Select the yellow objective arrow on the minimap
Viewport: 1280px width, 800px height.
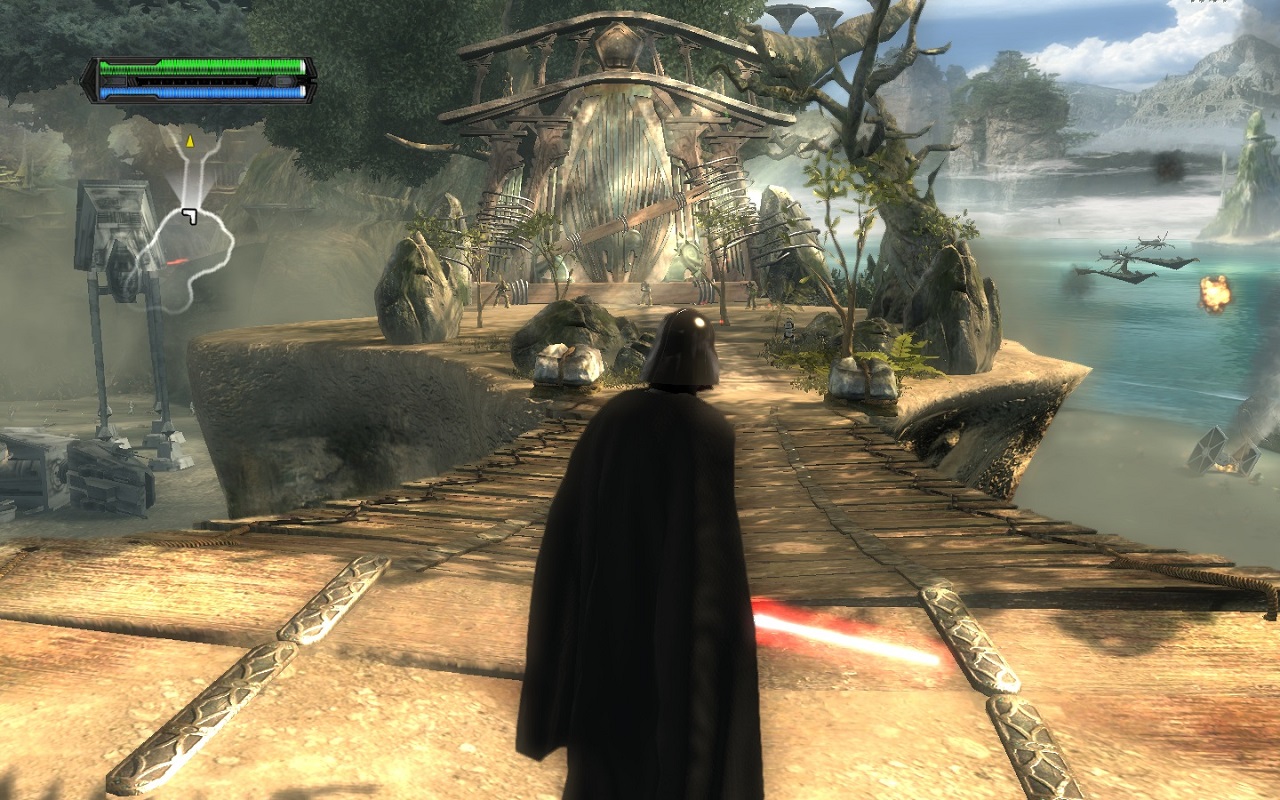pos(188,141)
